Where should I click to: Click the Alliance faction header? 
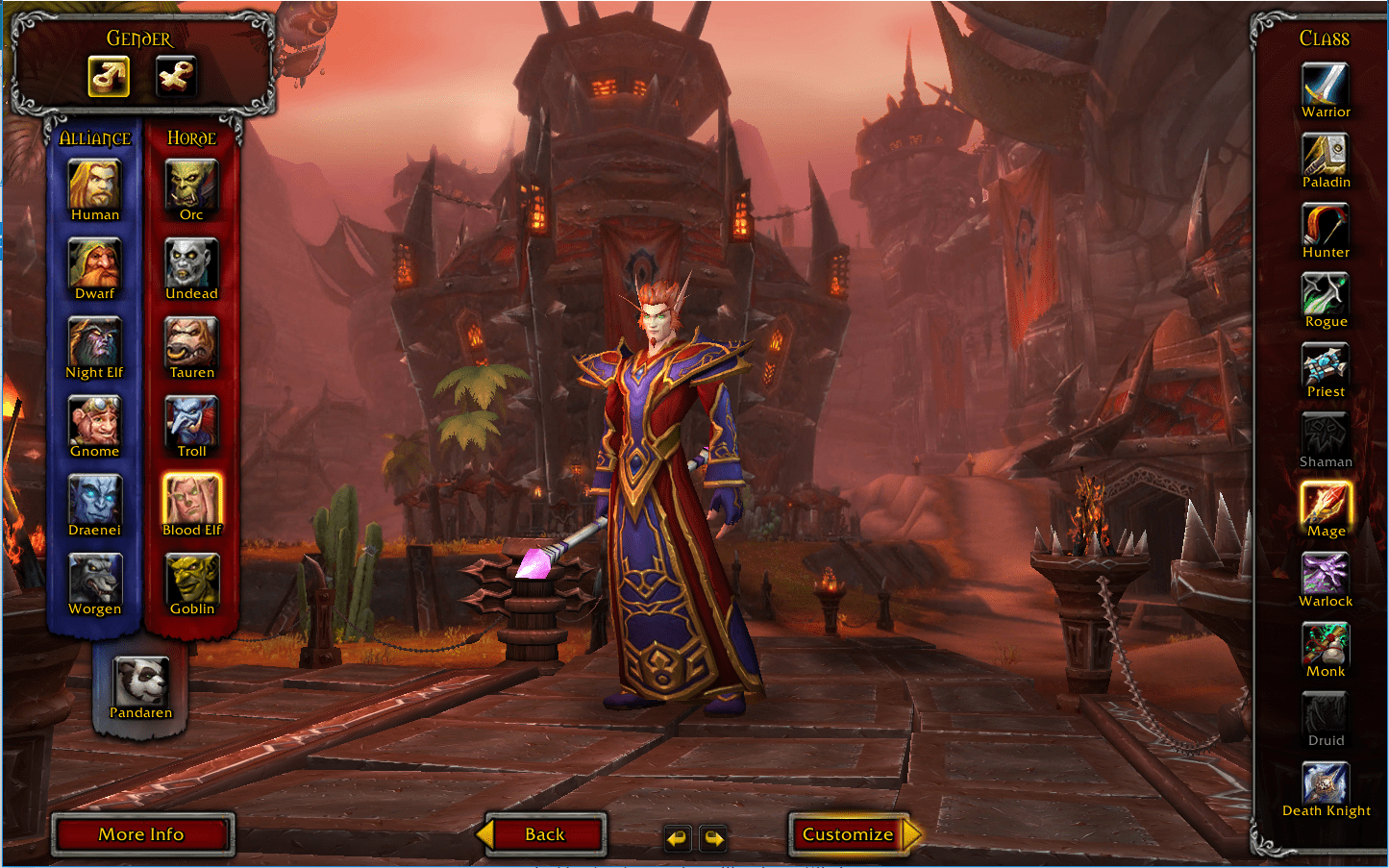coord(93,137)
